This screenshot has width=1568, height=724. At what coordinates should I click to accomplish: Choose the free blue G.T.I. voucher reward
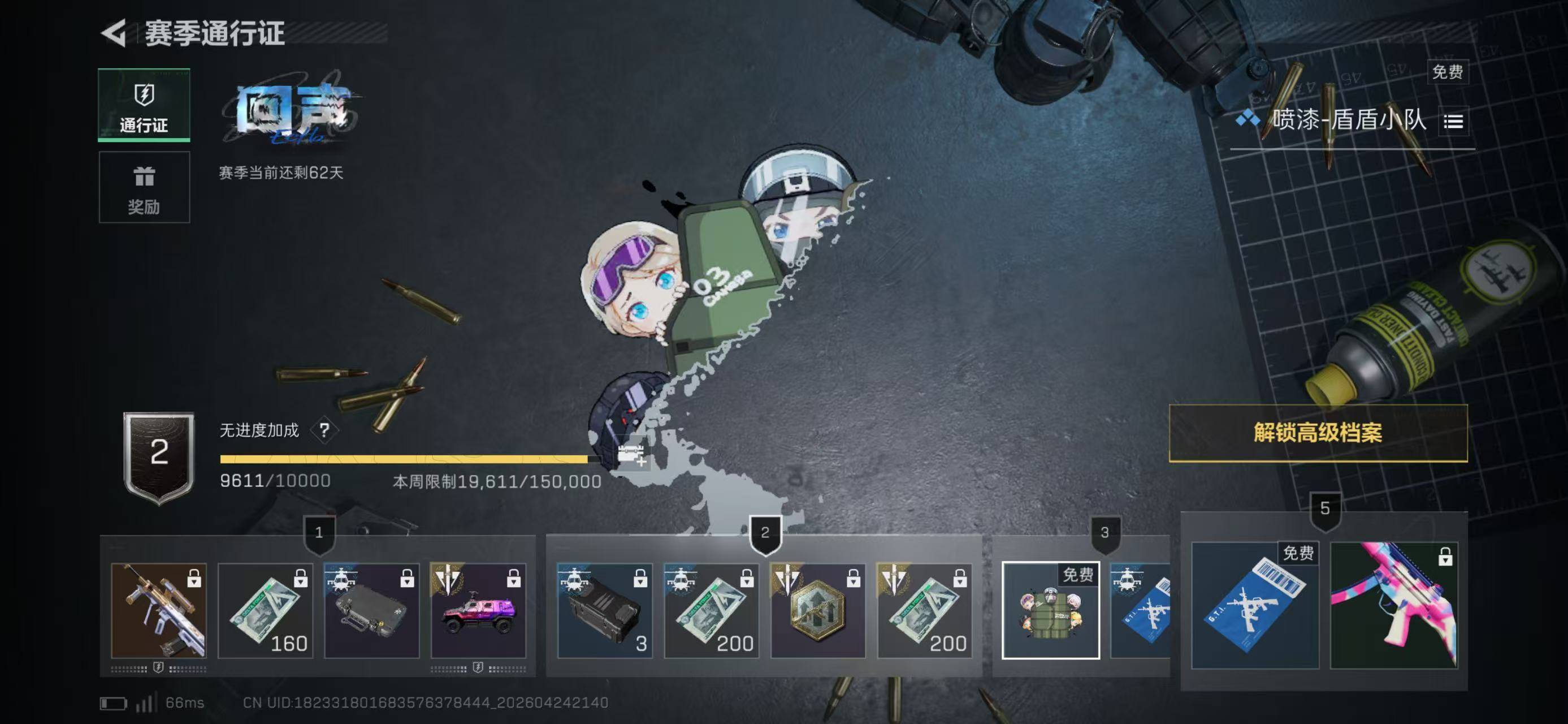(x=1255, y=606)
